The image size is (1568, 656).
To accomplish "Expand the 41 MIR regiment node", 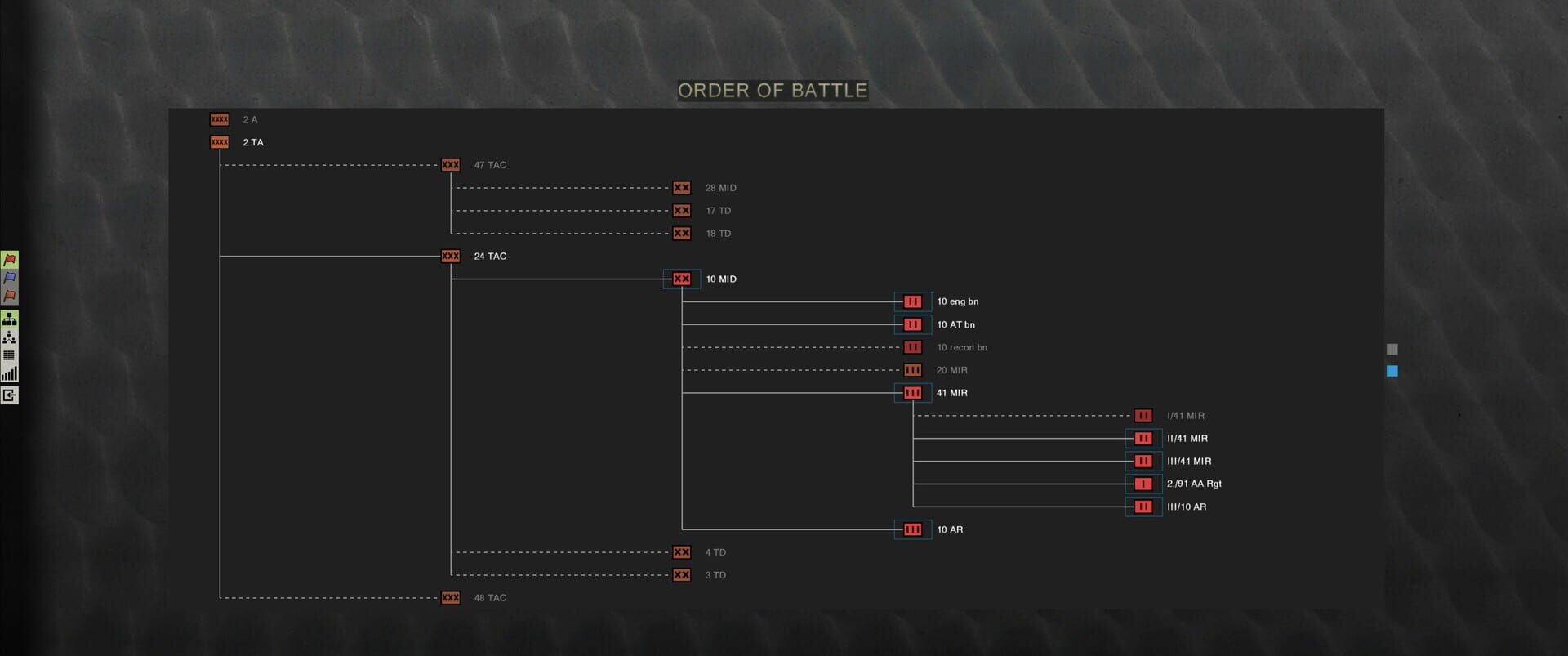I will (x=912, y=392).
